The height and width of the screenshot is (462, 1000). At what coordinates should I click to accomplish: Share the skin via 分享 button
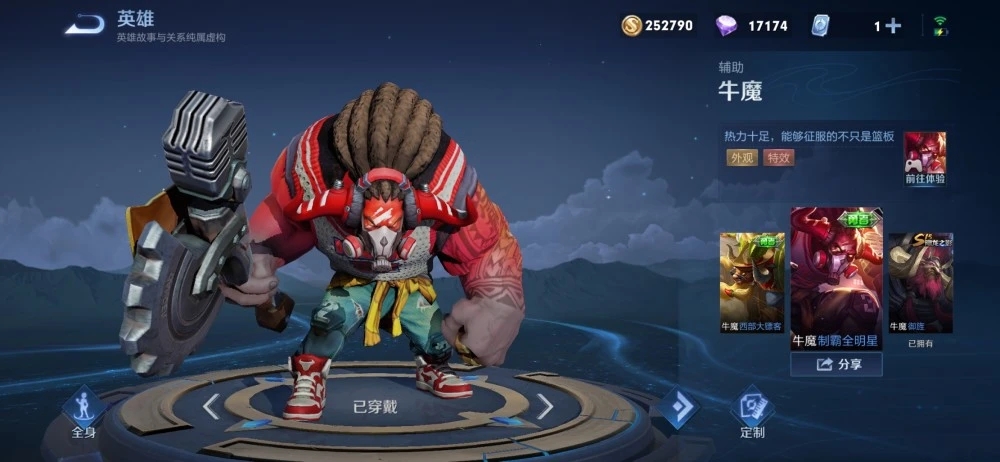point(836,365)
